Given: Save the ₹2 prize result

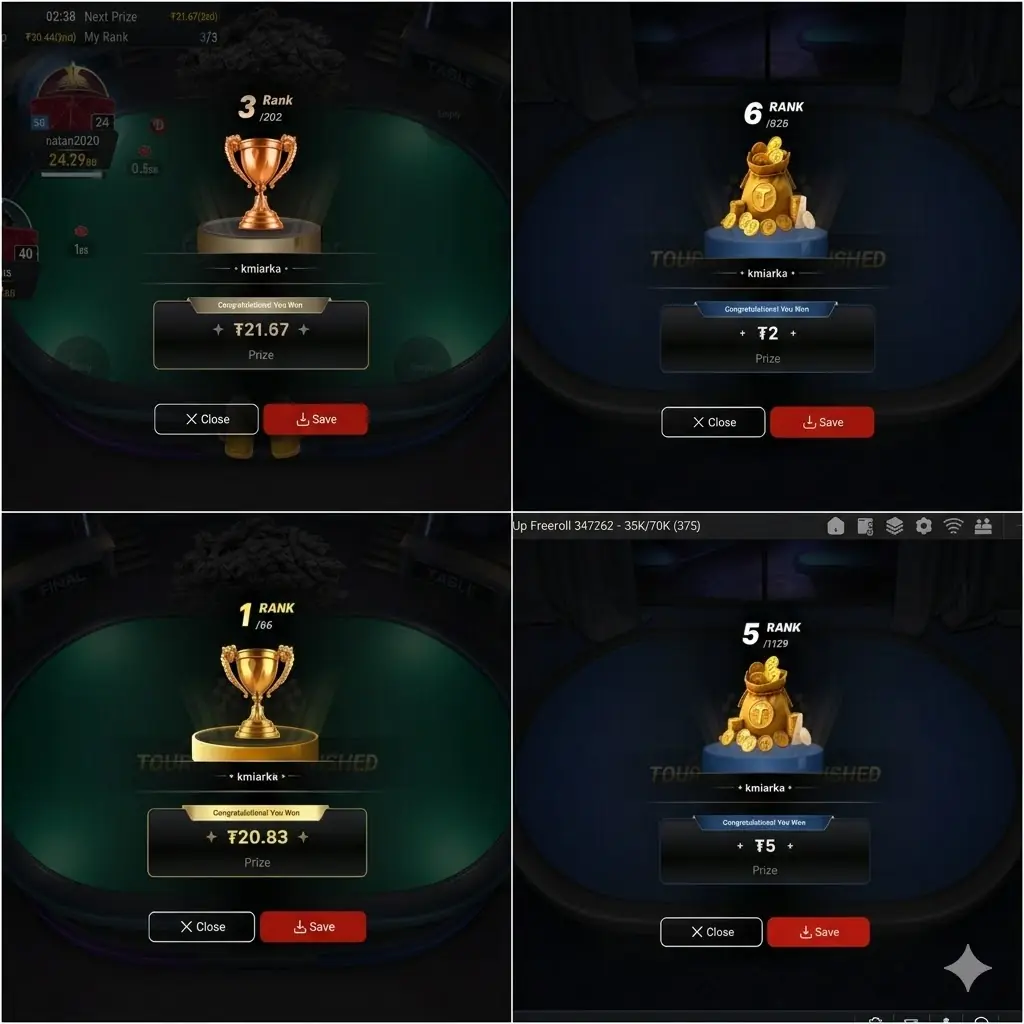Looking at the screenshot, I should (822, 422).
